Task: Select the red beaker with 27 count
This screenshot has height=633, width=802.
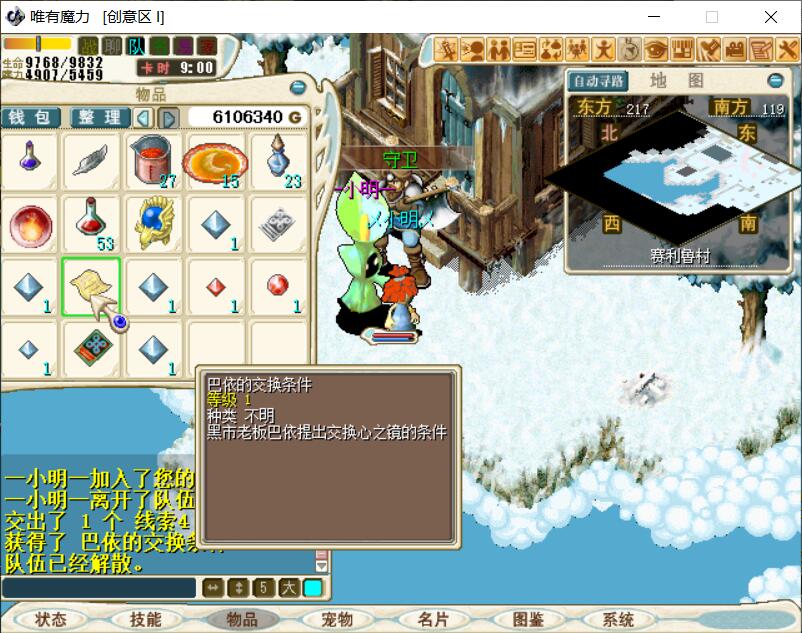Action: click(153, 160)
